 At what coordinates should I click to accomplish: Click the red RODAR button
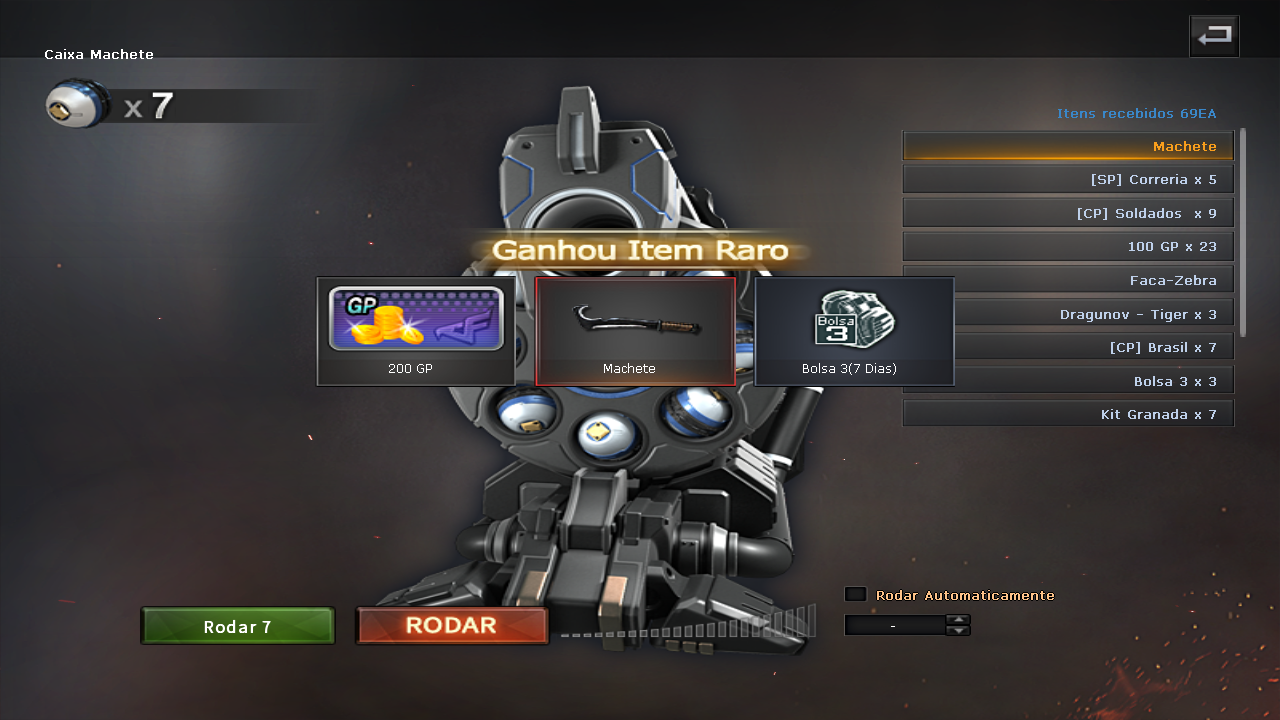pos(452,626)
